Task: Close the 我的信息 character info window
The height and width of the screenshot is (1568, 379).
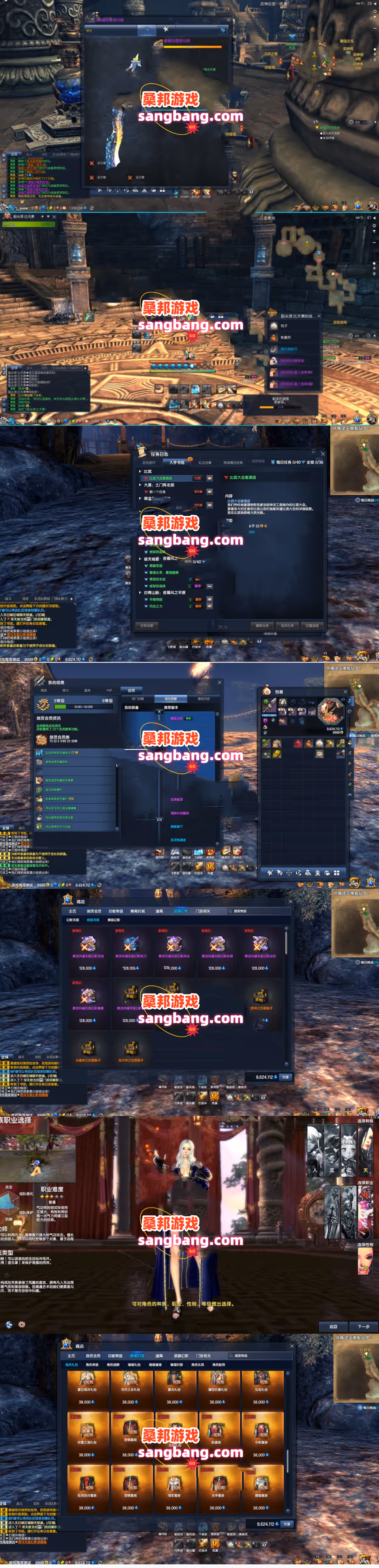Action: (219, 682)
